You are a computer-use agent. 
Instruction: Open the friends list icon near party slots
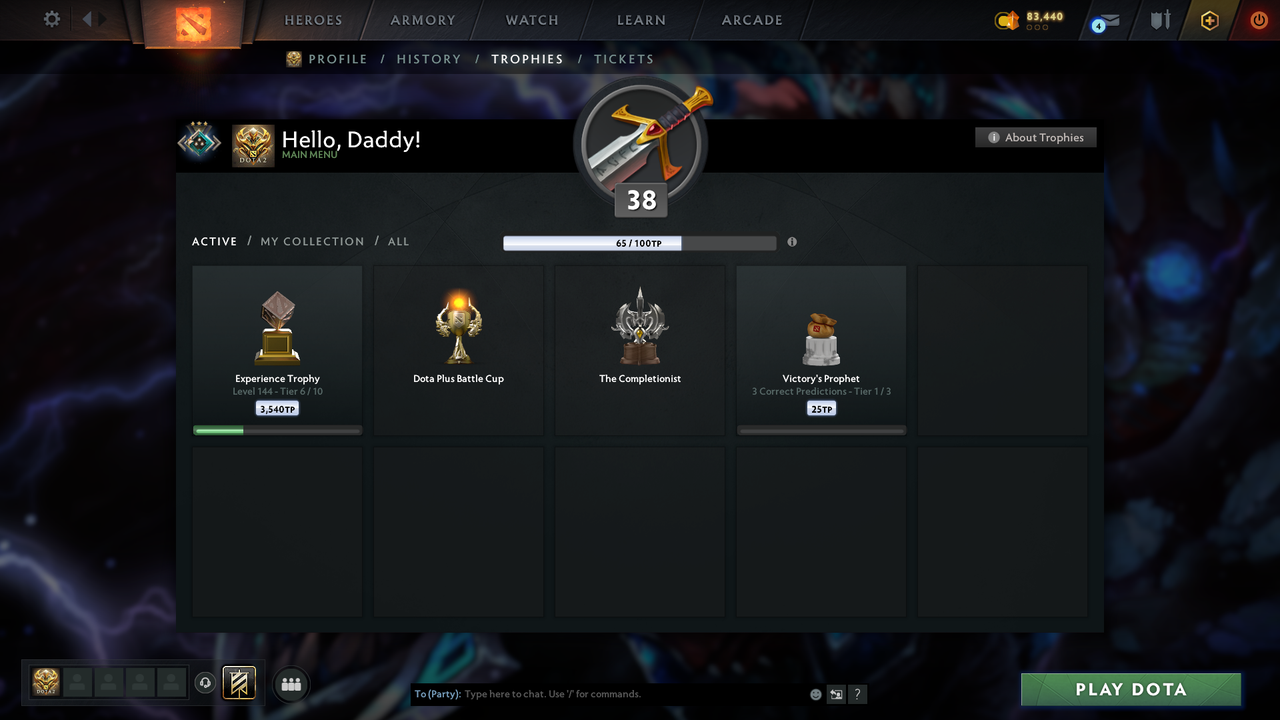[x=291, y=684]
